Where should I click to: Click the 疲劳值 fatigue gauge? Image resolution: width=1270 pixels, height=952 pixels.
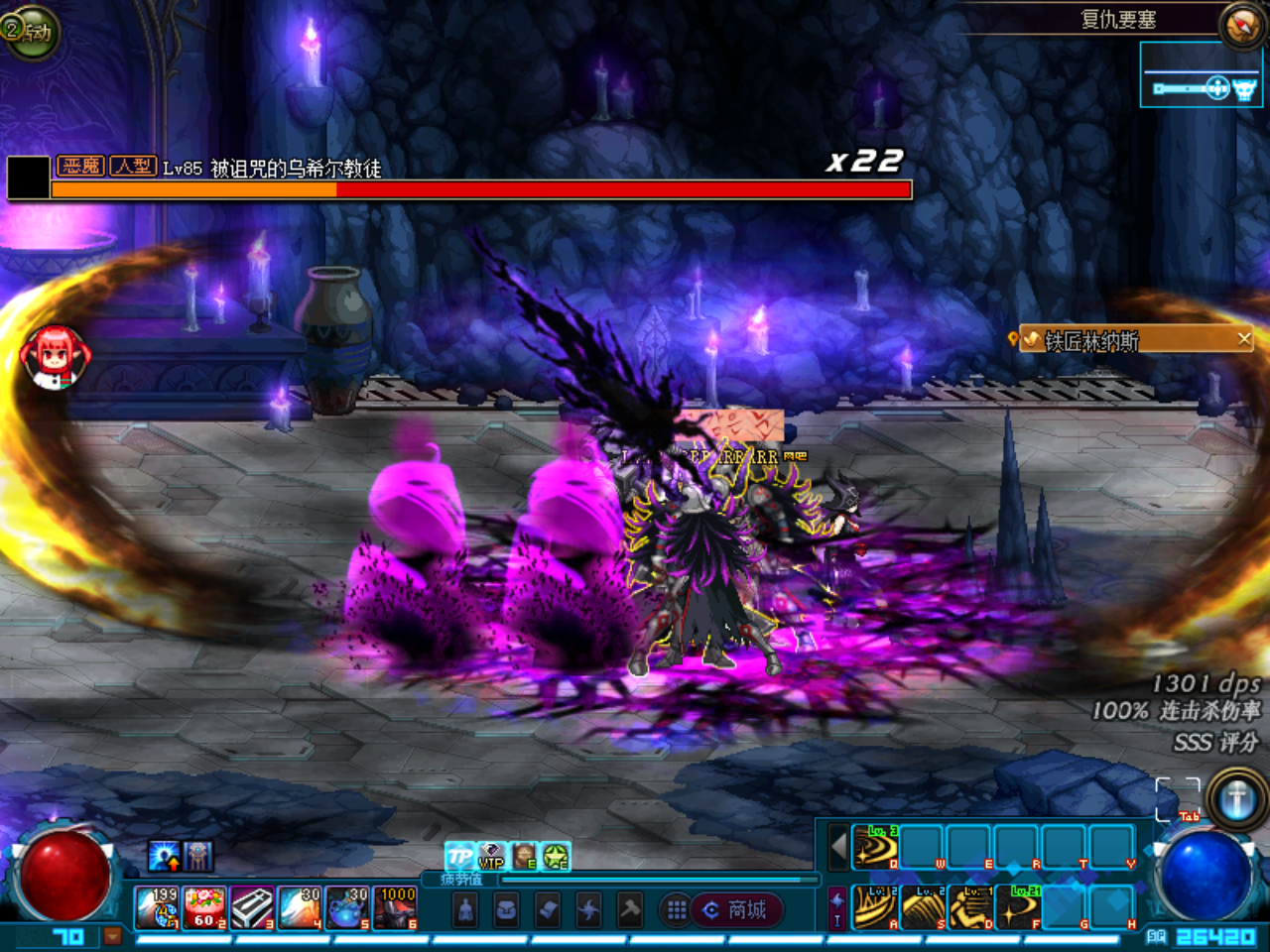pos(643,880)
